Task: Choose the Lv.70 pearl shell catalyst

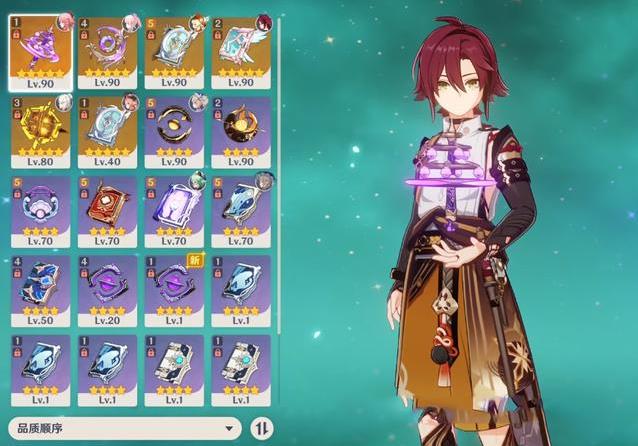Action: click(39, 211)
